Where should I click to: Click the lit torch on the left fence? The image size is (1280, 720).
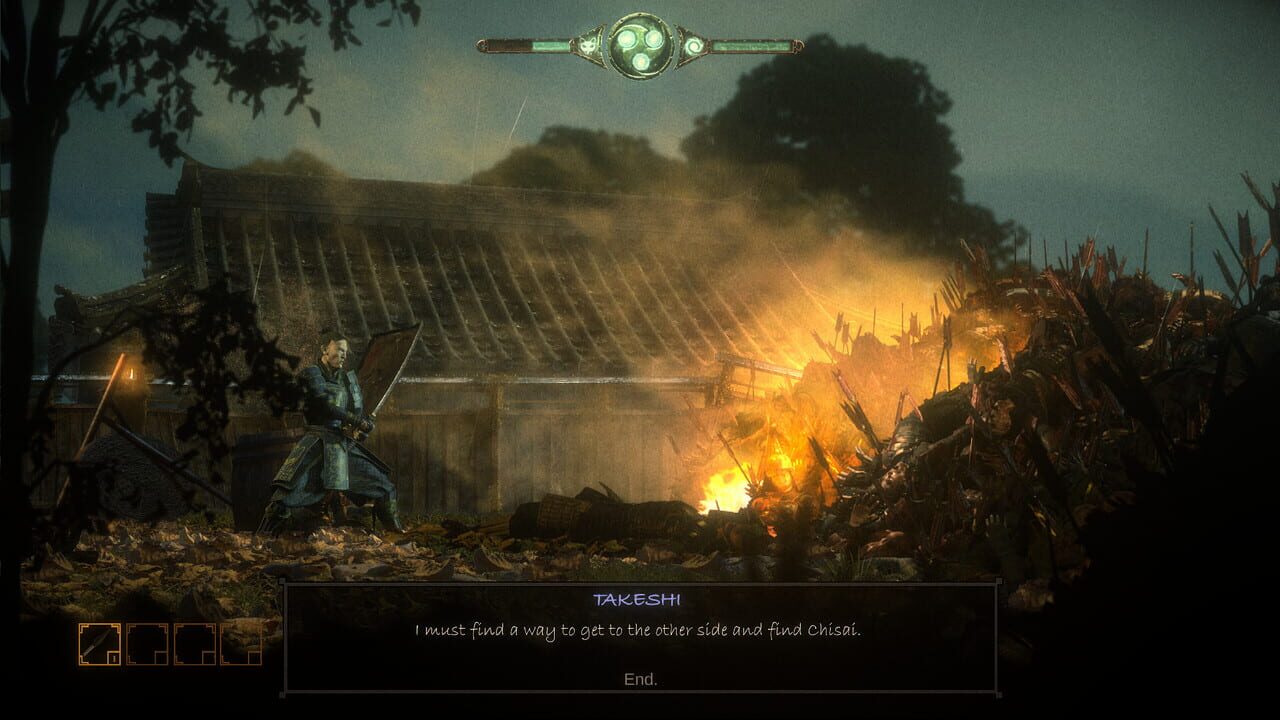133,372
